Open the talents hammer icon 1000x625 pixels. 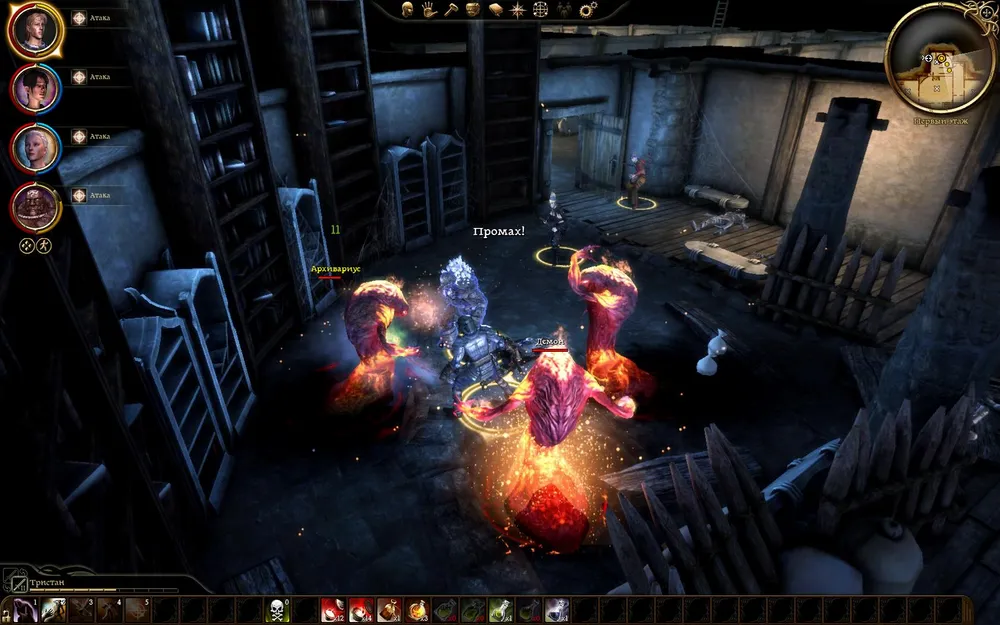tap(451, 10)
